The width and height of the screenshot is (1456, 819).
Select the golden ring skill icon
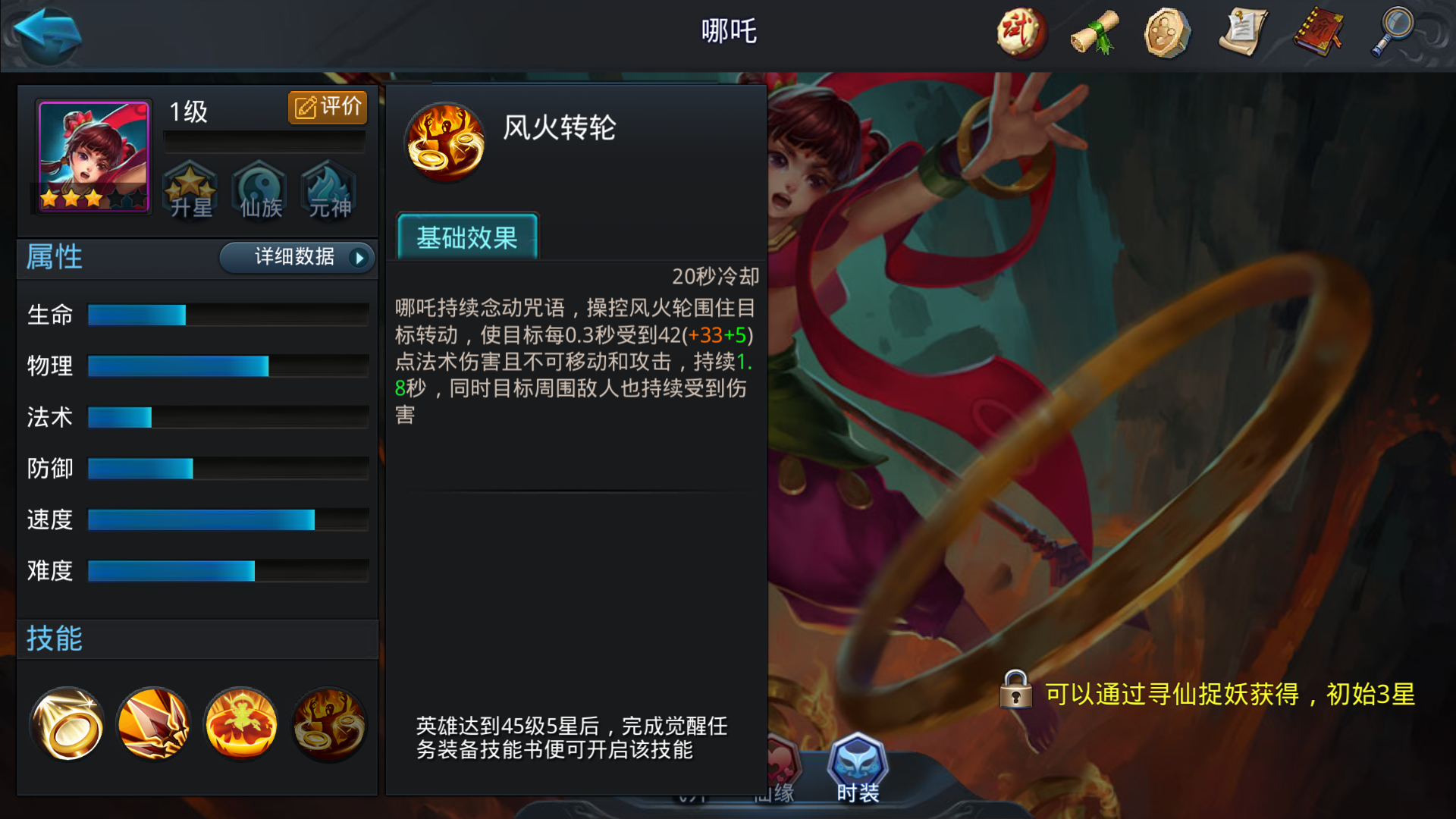pyautogui.click(x=67, y=724)
